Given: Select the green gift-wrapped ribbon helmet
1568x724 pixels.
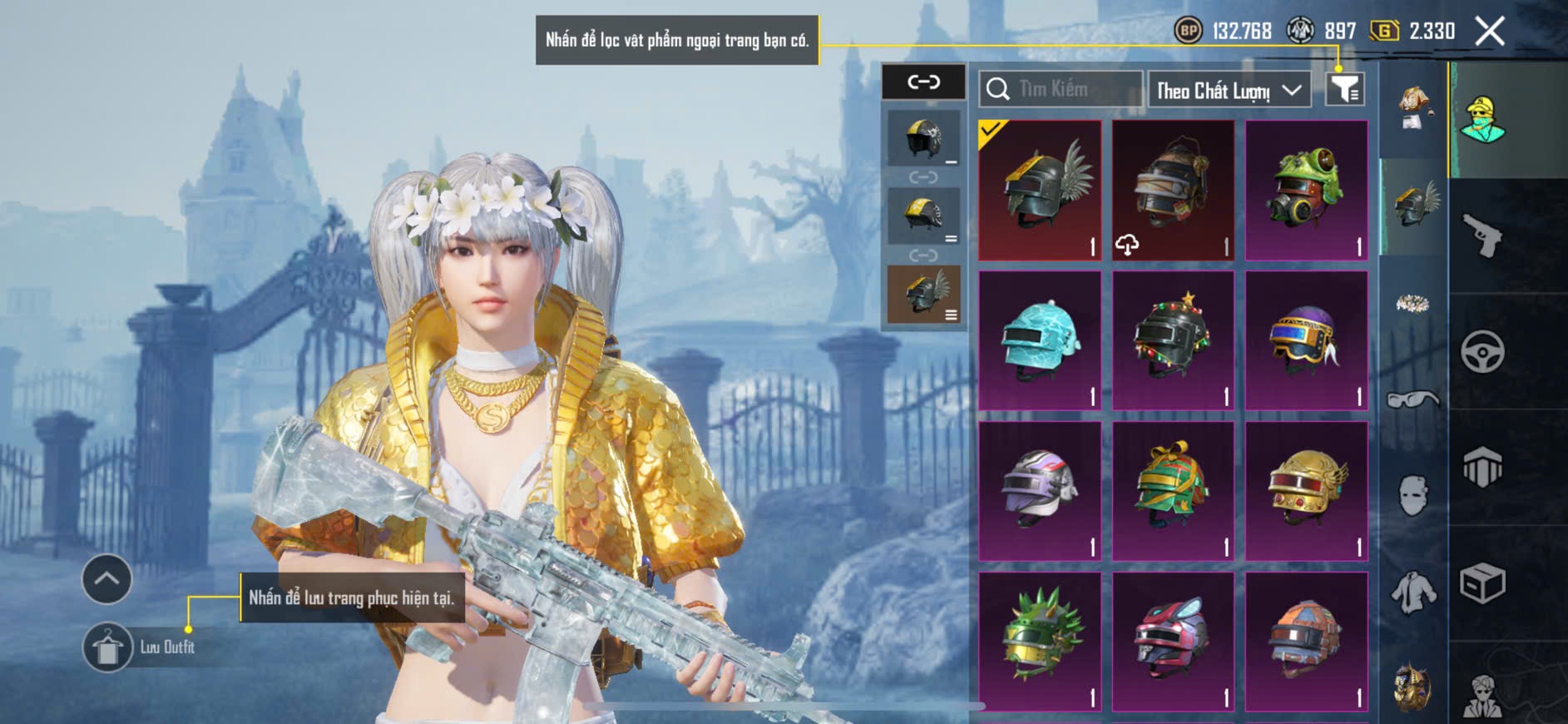Looking at the screenshot, I should pyautogui.click(x=1173, y=491).
